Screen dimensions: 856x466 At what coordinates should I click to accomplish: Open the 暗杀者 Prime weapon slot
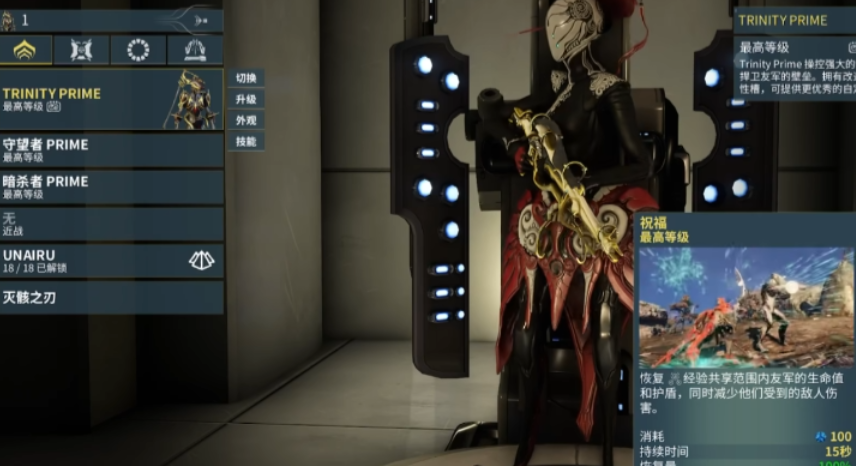[x=110, y=187]
